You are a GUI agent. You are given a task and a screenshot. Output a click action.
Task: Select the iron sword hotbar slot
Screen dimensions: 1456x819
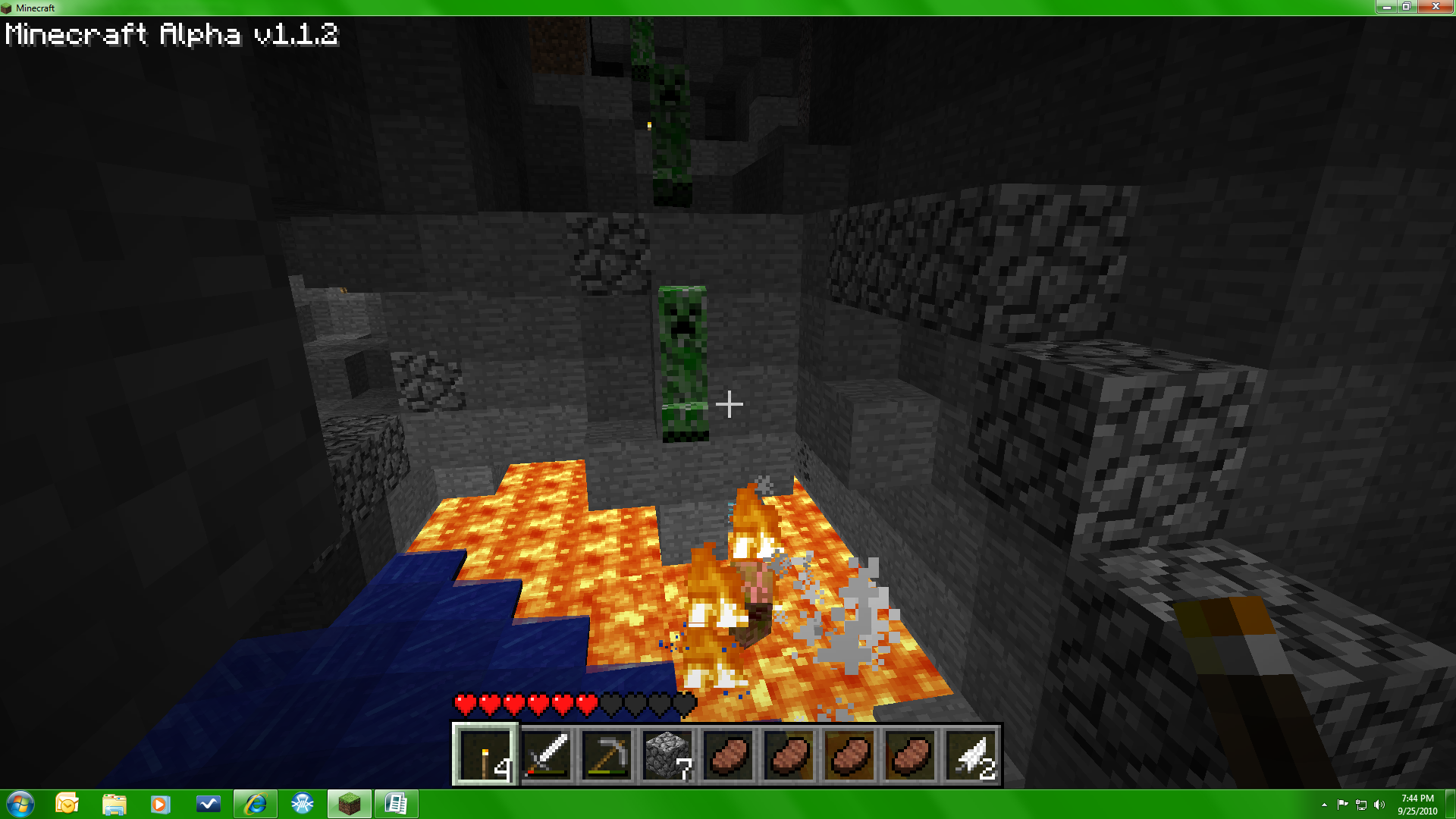(x=546, y=754)
